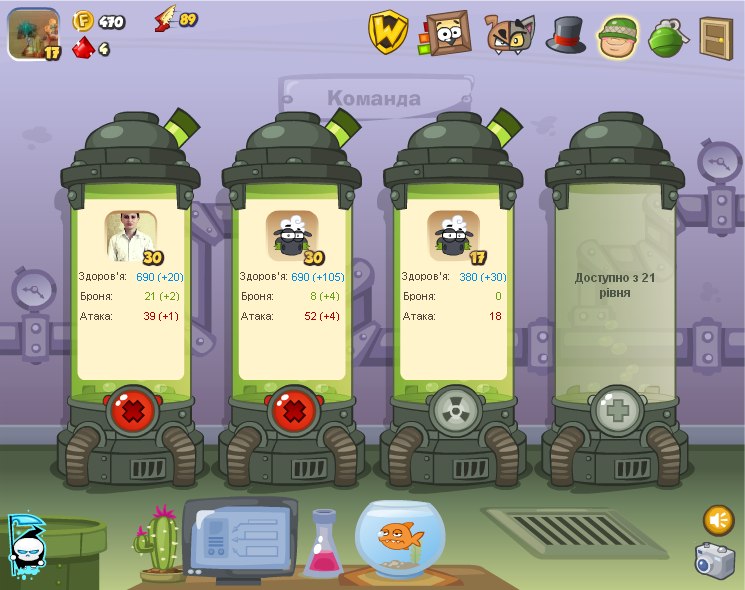Click the blue masked character icon
The width and height of the screenshot is (745, 590).
coord(24,547)
